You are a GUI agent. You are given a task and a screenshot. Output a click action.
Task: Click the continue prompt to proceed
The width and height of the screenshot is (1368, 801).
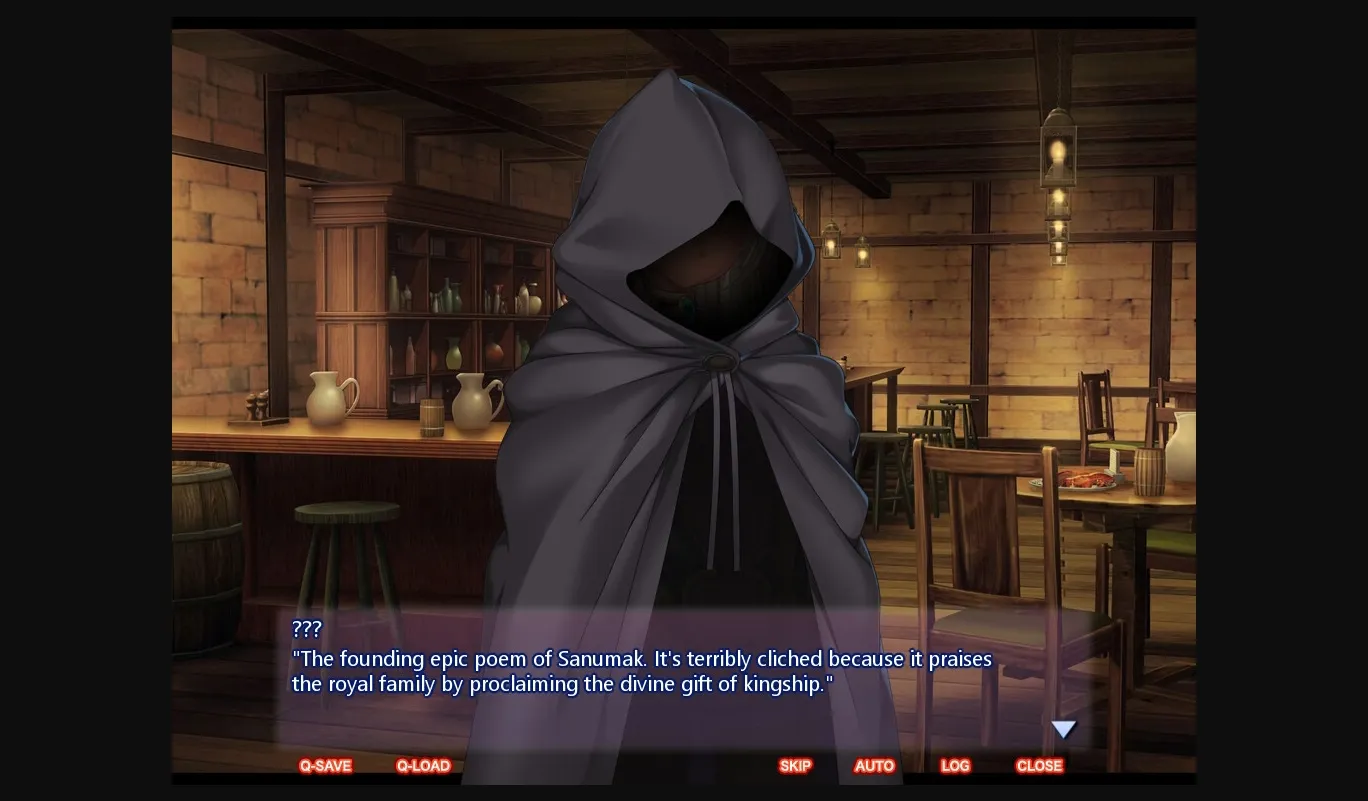tap(1063, 729)
